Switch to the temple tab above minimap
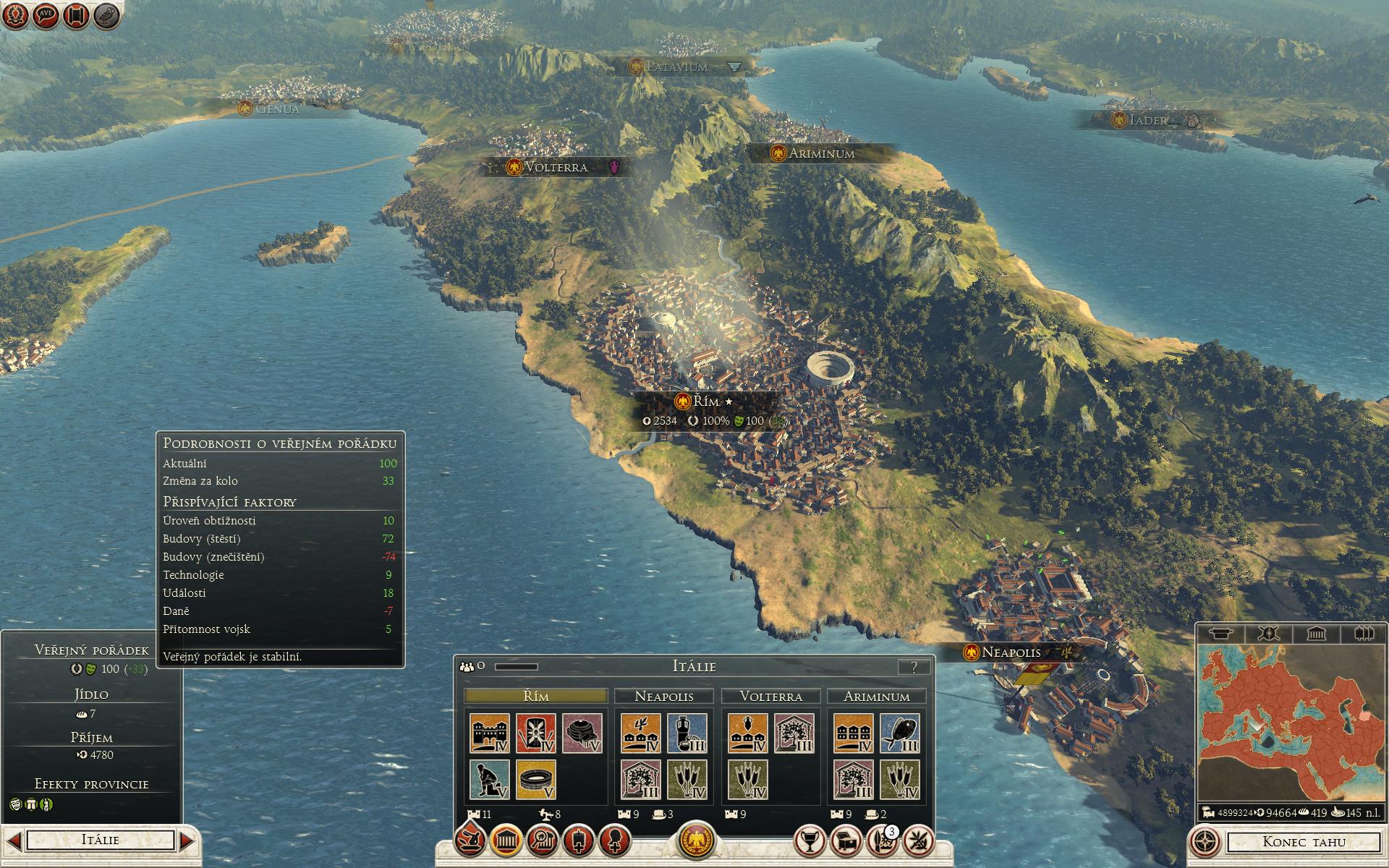The width and height of the screenshot is (1389, 868). 1316,634
